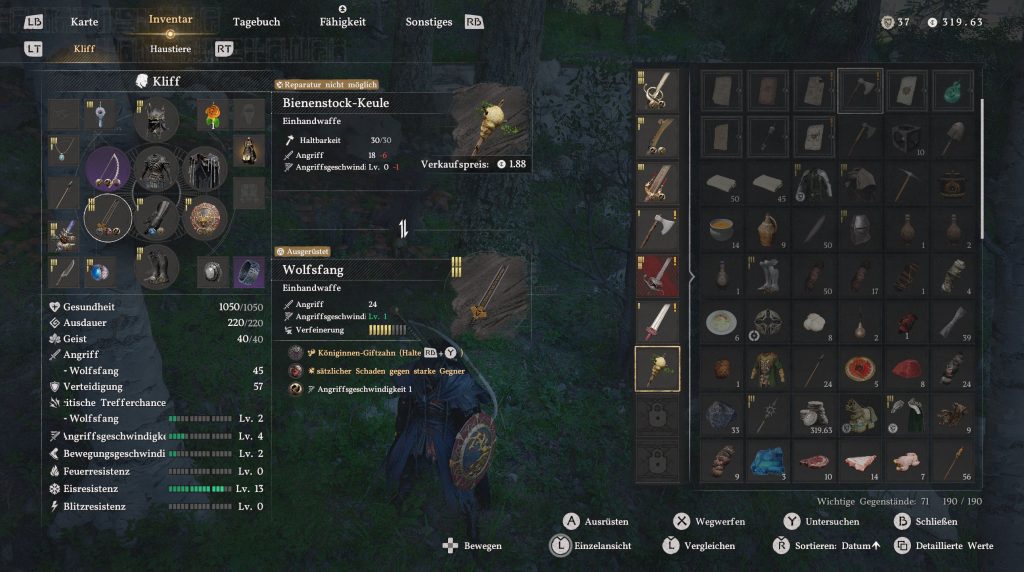Select the equipped round shield slot
This screenshot has height=572, width=1024.
tap(207, 218)
